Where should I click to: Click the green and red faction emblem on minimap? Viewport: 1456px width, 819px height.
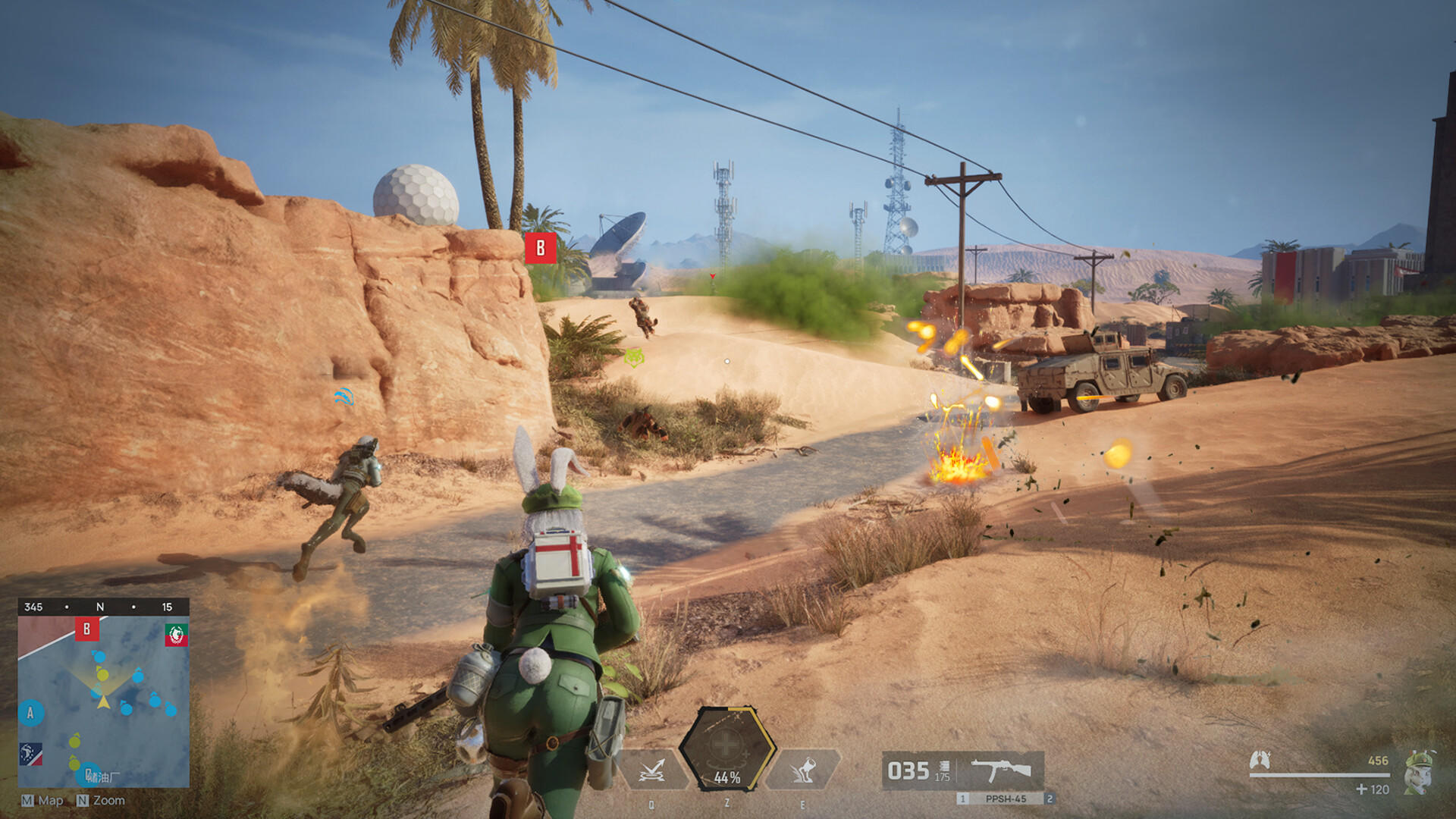click(x=176, y=635)
